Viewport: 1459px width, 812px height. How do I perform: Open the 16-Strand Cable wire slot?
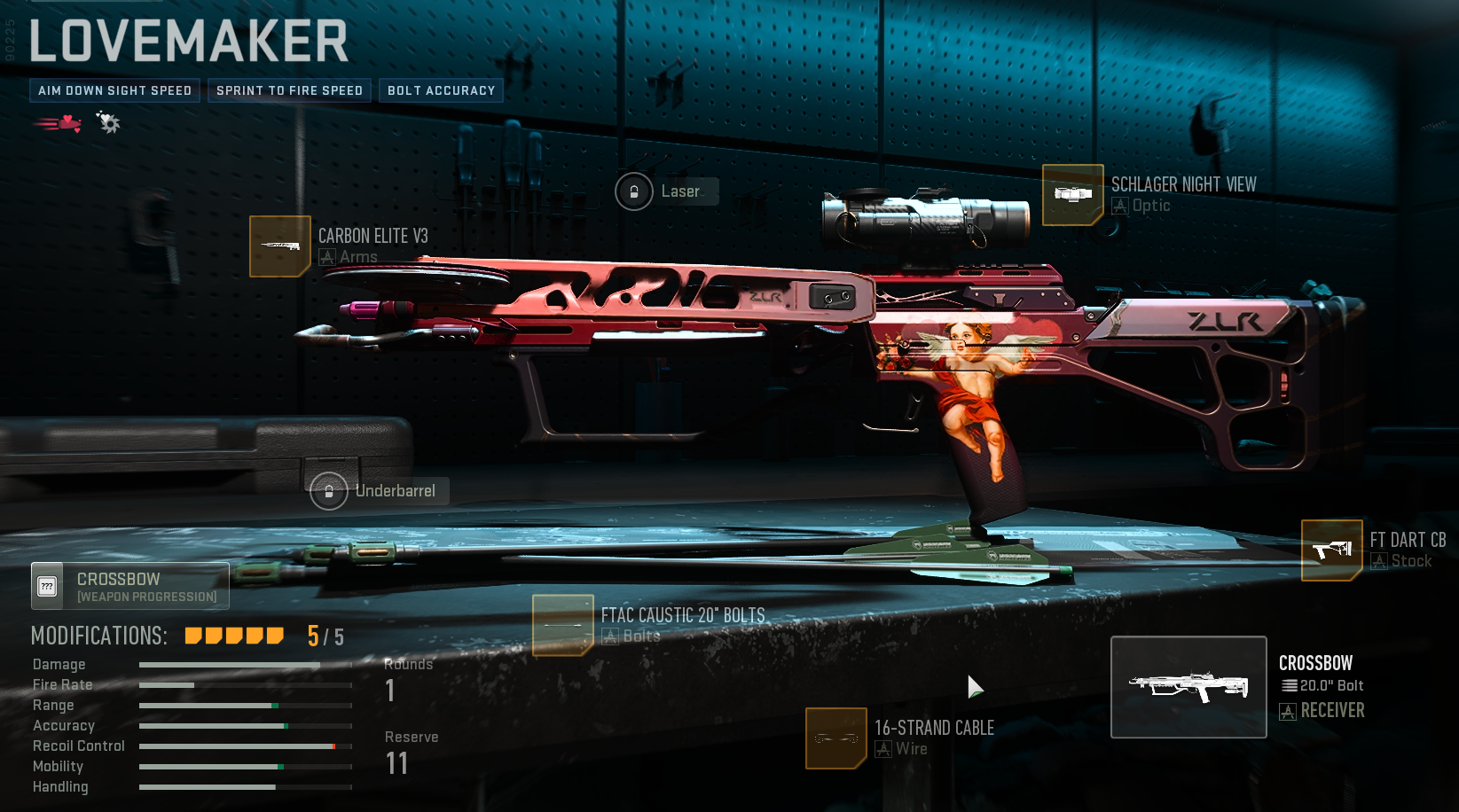coord(835,738)
